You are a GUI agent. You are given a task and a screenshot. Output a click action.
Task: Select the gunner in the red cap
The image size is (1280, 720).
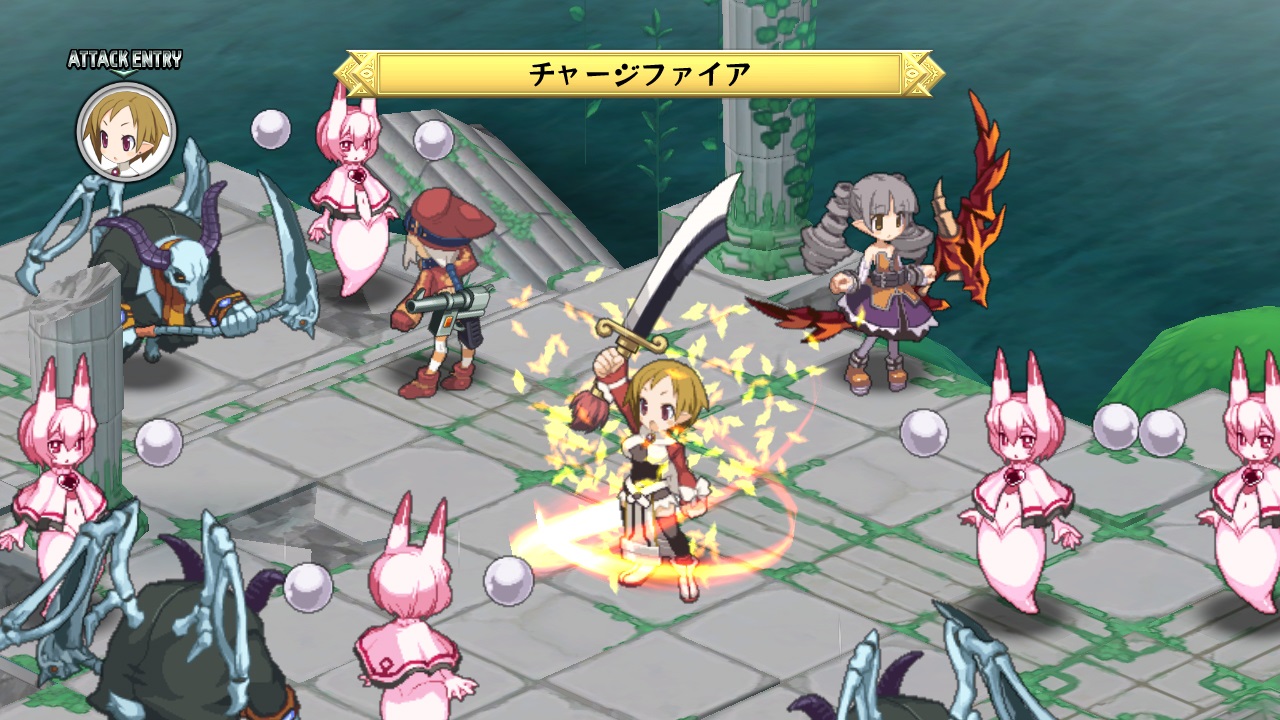click(440, 290)
